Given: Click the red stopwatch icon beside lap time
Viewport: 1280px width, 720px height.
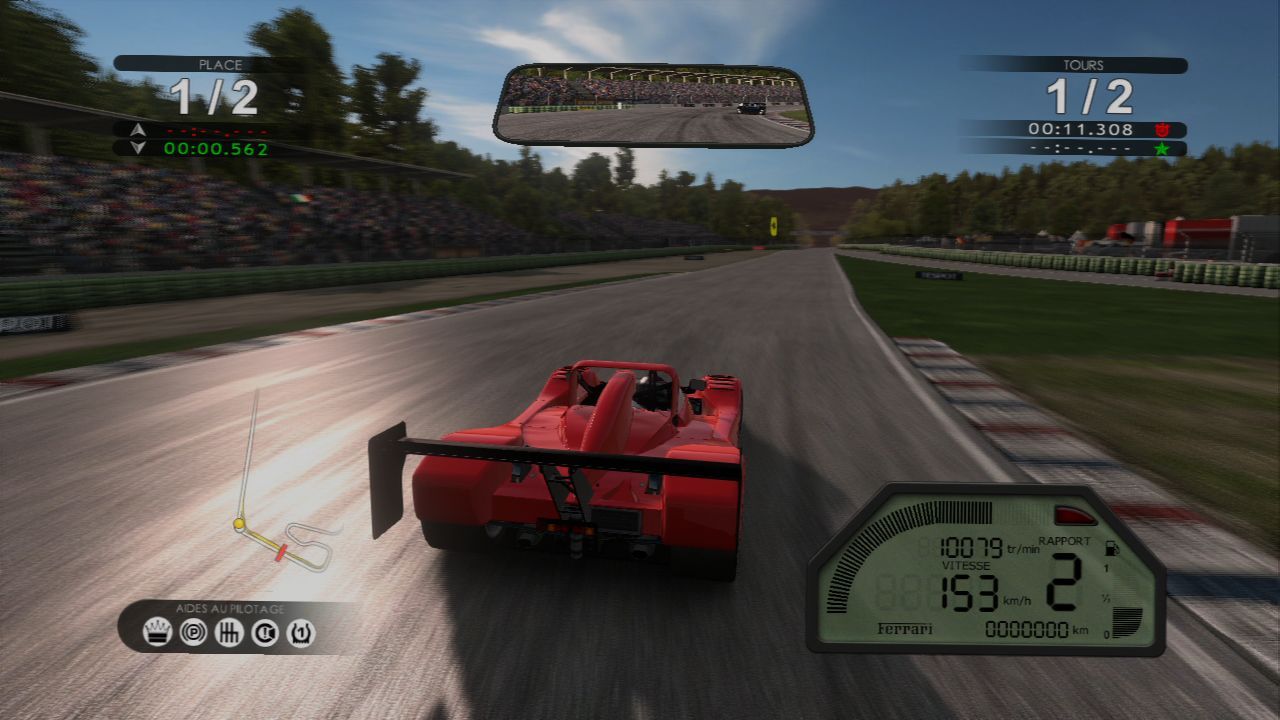Looking at the screenshot, I should (1160, 129).
